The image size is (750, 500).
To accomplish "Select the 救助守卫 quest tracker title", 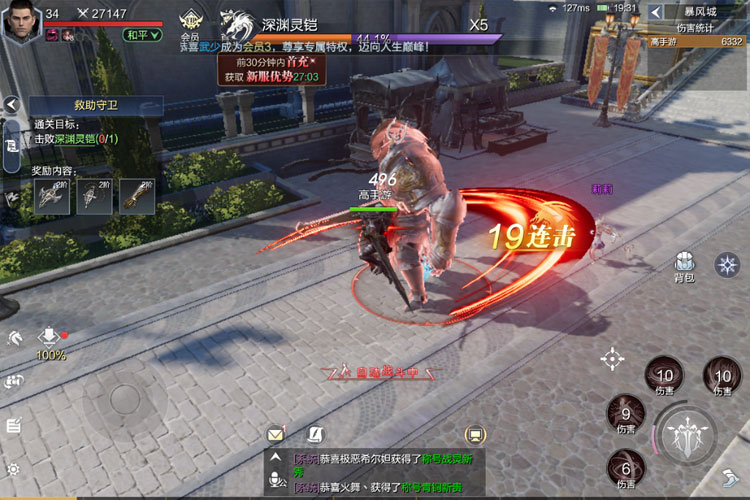I will (97, 105).
